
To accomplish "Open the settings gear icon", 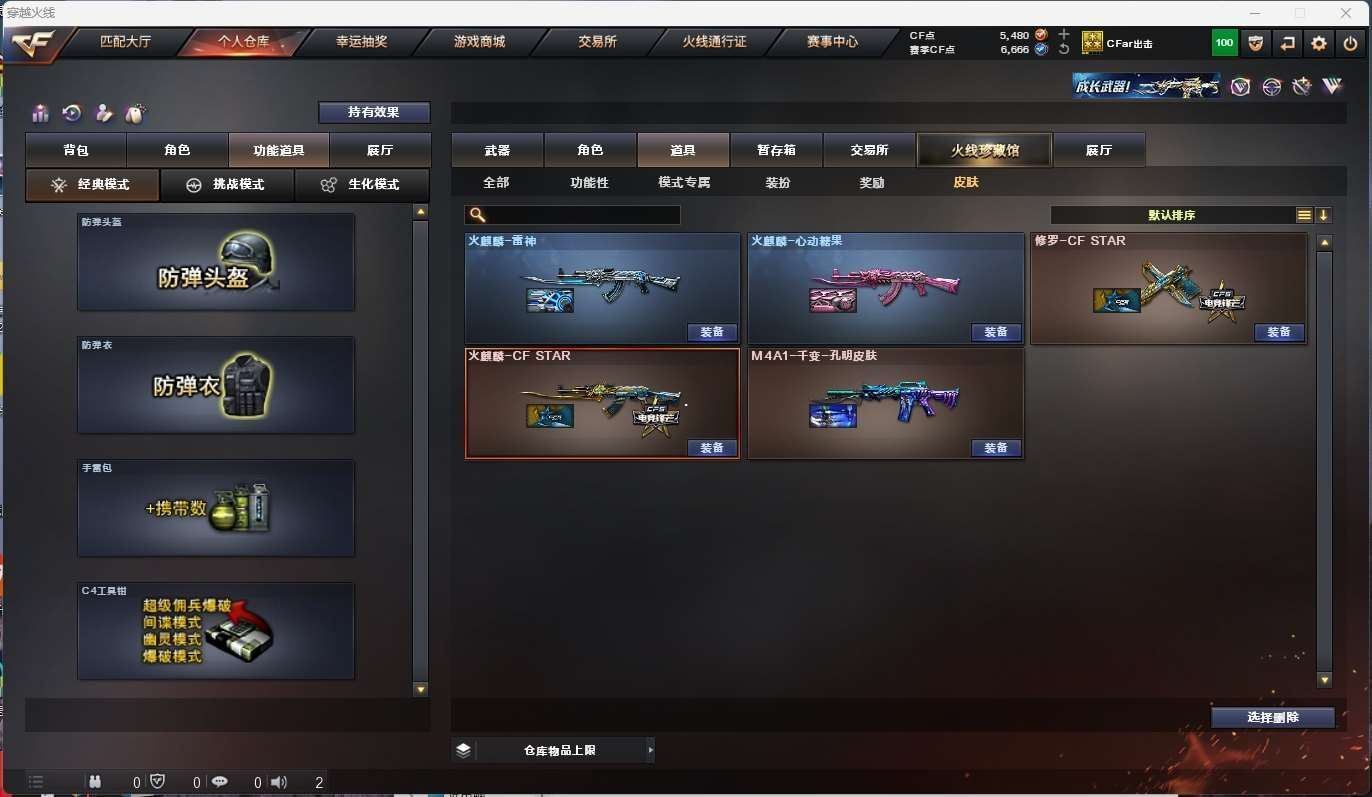I will point(1319,43).
